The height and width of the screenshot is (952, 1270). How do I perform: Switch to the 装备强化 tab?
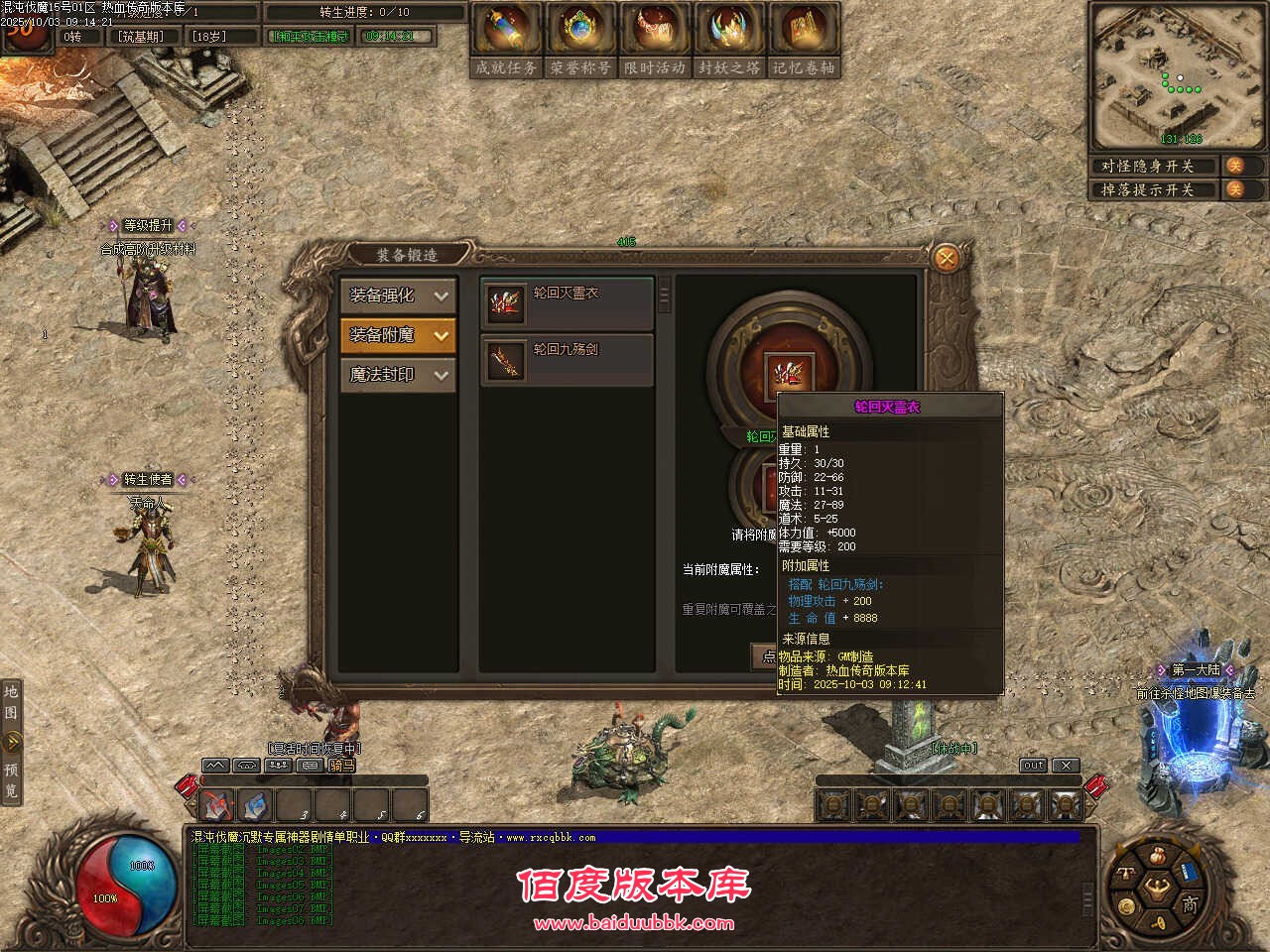tap(397, 296)
